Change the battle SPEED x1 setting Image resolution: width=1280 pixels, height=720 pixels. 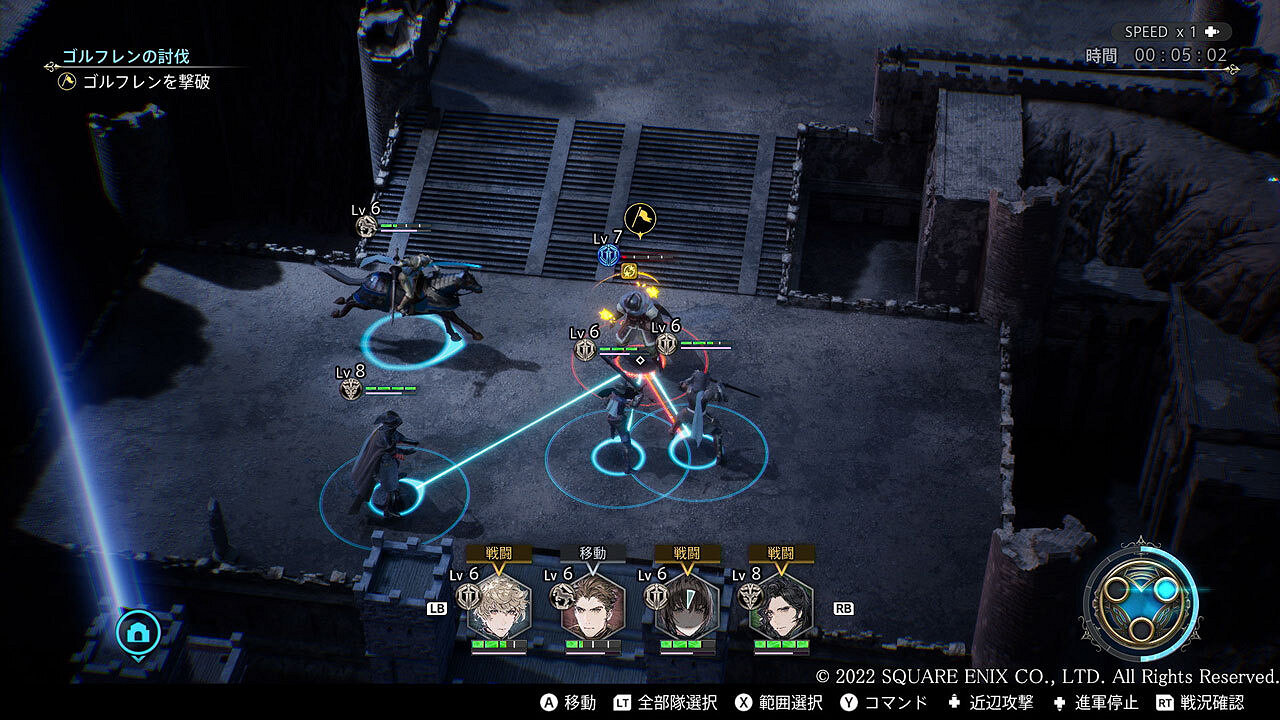(1171, 32)
